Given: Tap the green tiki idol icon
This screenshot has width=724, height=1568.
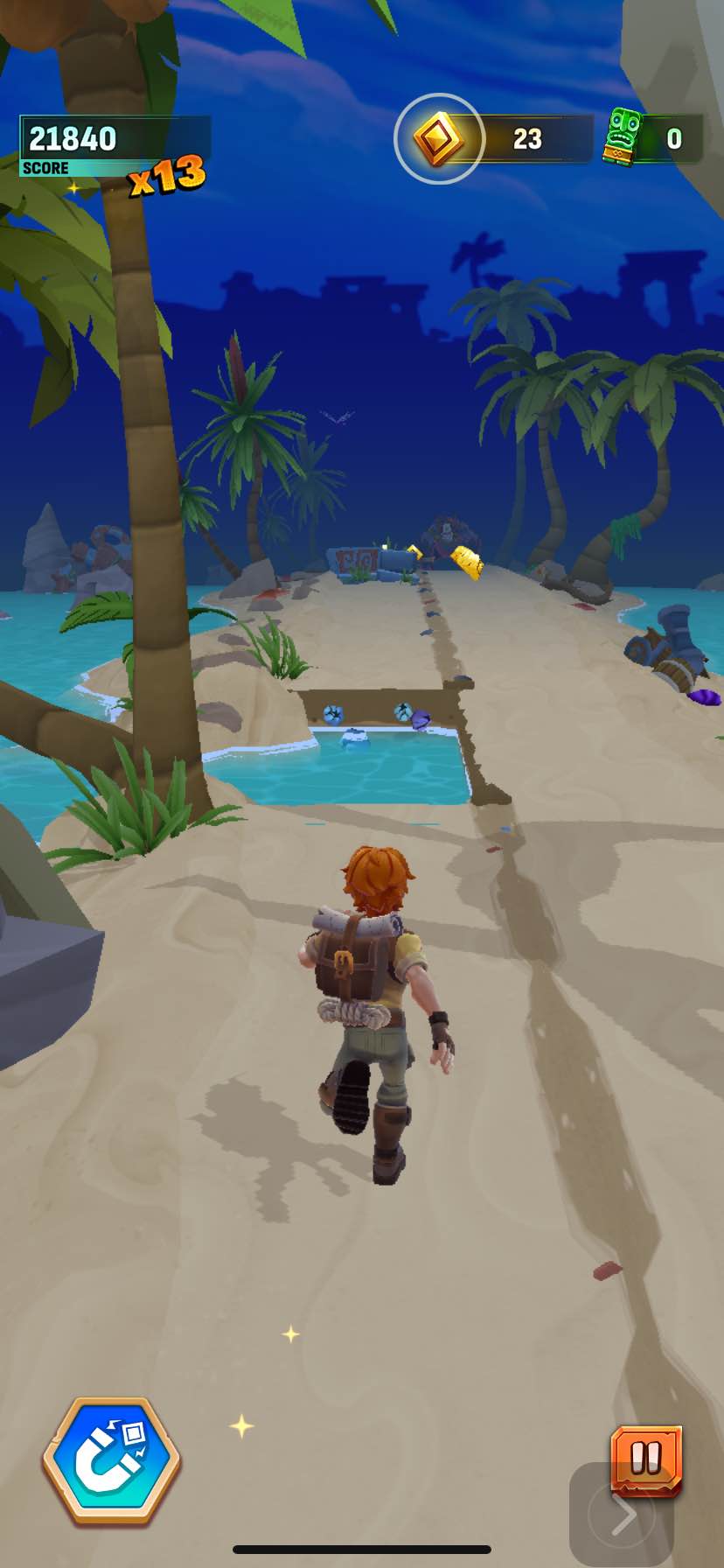Looking at the screenshot, I should tap(623, 137).
